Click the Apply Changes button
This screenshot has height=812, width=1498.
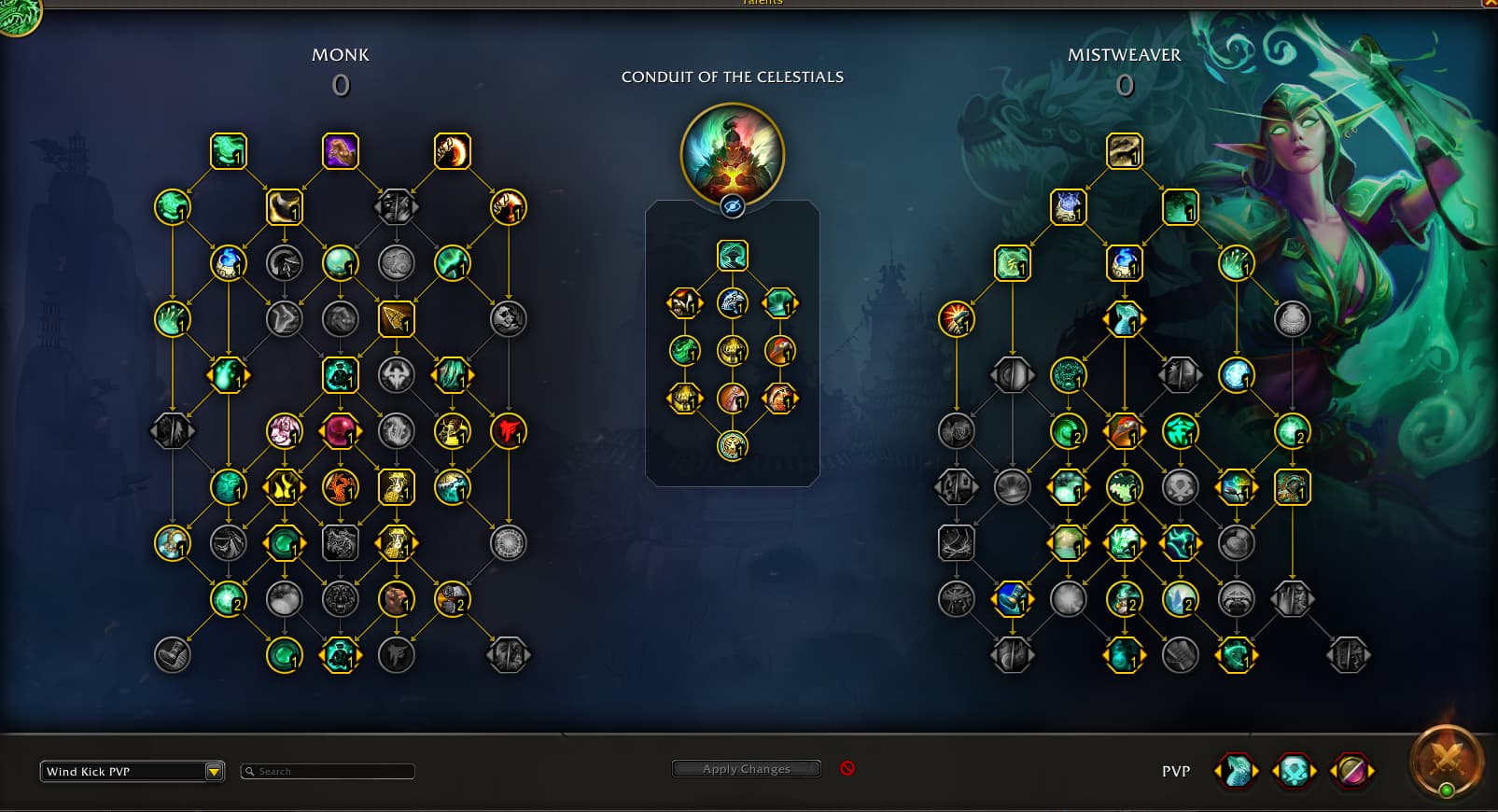(746, 769)
